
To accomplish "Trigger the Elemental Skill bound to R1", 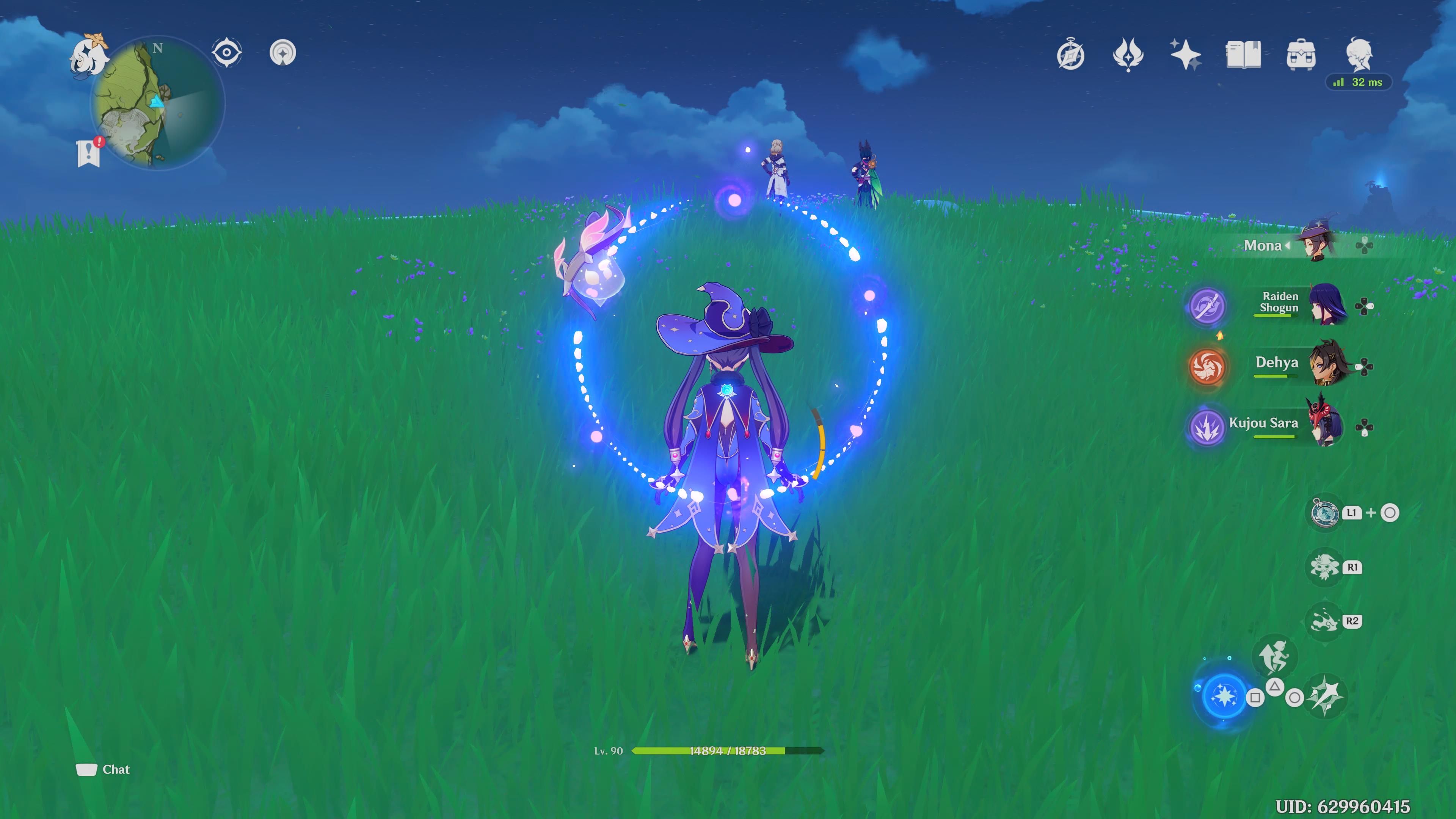I will [1326, 568].
